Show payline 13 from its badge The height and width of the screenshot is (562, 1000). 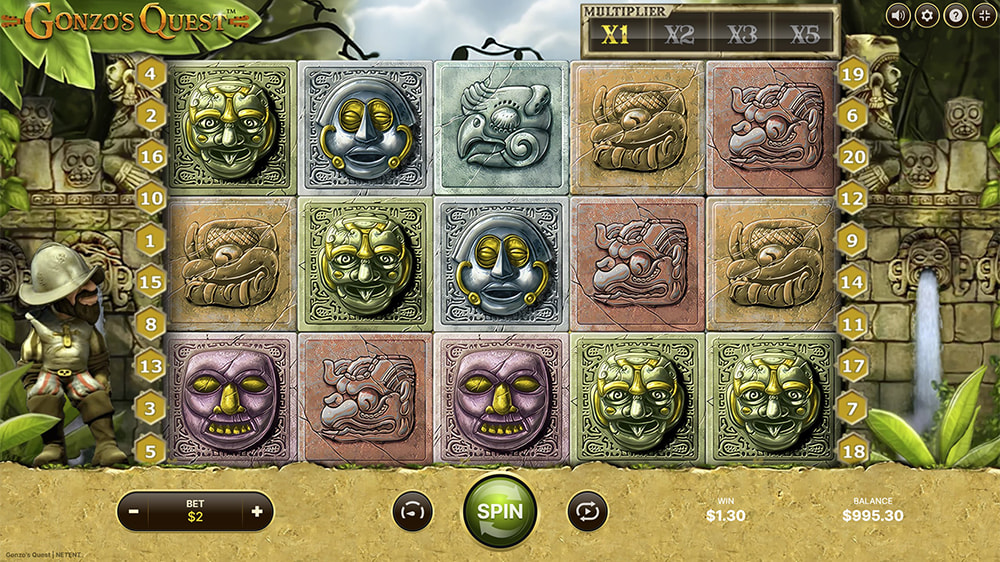tap(151, 366)
